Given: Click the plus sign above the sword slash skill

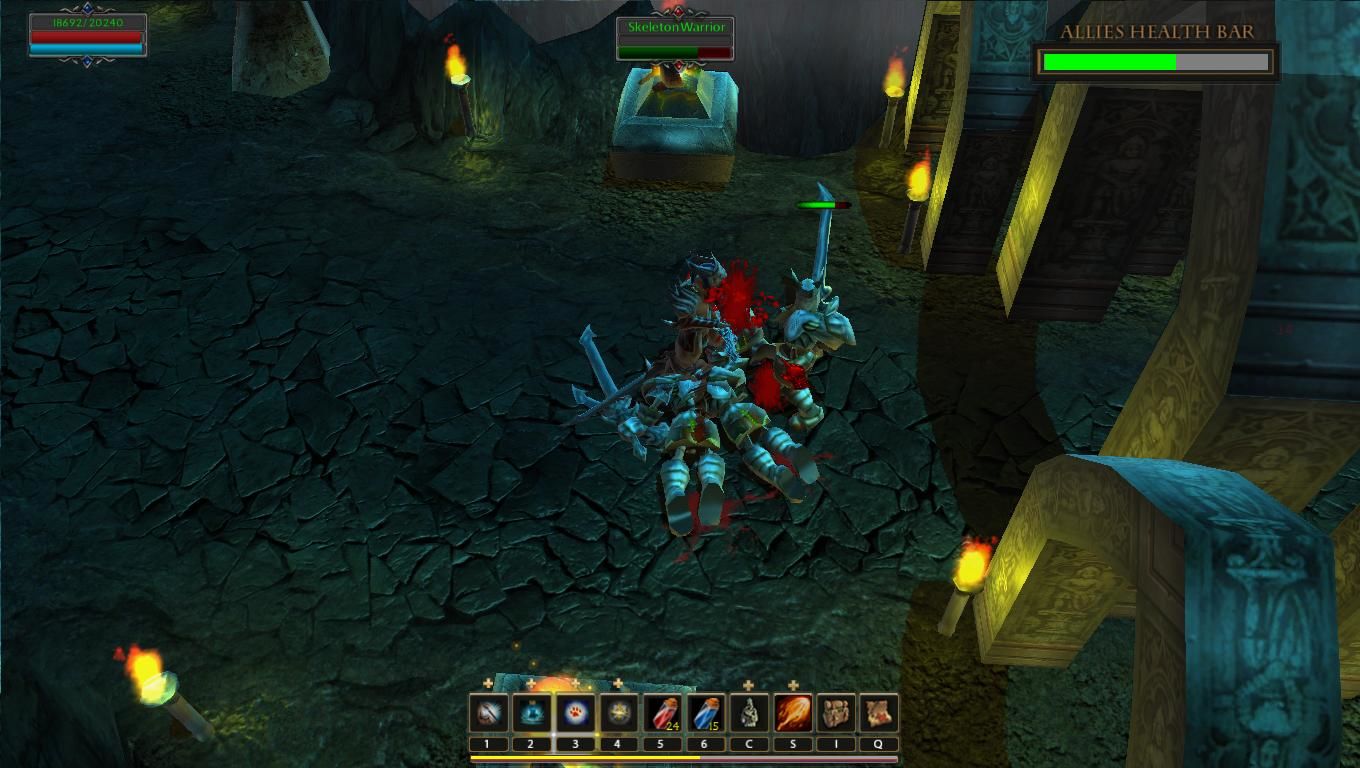Looking at the screenshot, I should (488, 684).
